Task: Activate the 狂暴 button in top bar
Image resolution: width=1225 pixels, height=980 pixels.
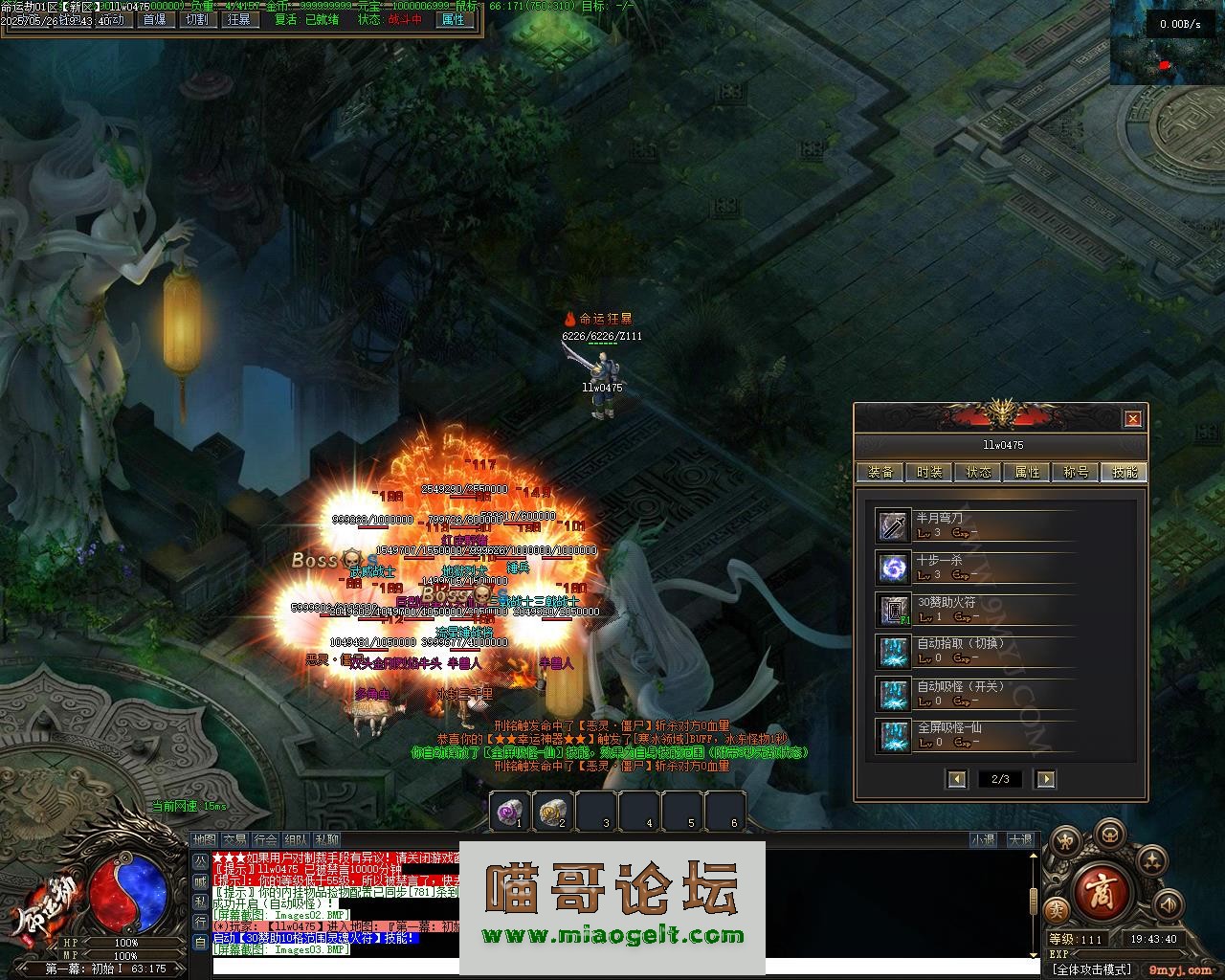Action: click(239, 19)
